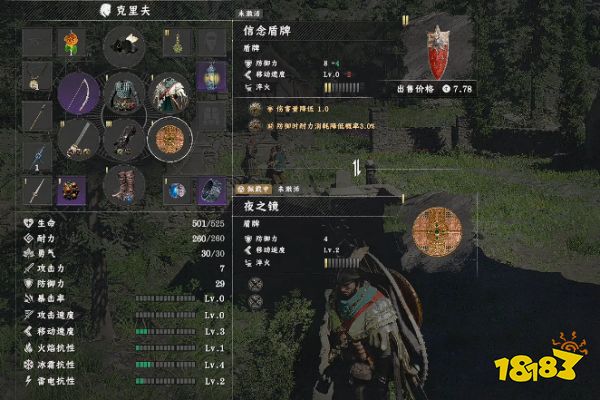Choose the blue gem ring slot

[x=175, y=190]
